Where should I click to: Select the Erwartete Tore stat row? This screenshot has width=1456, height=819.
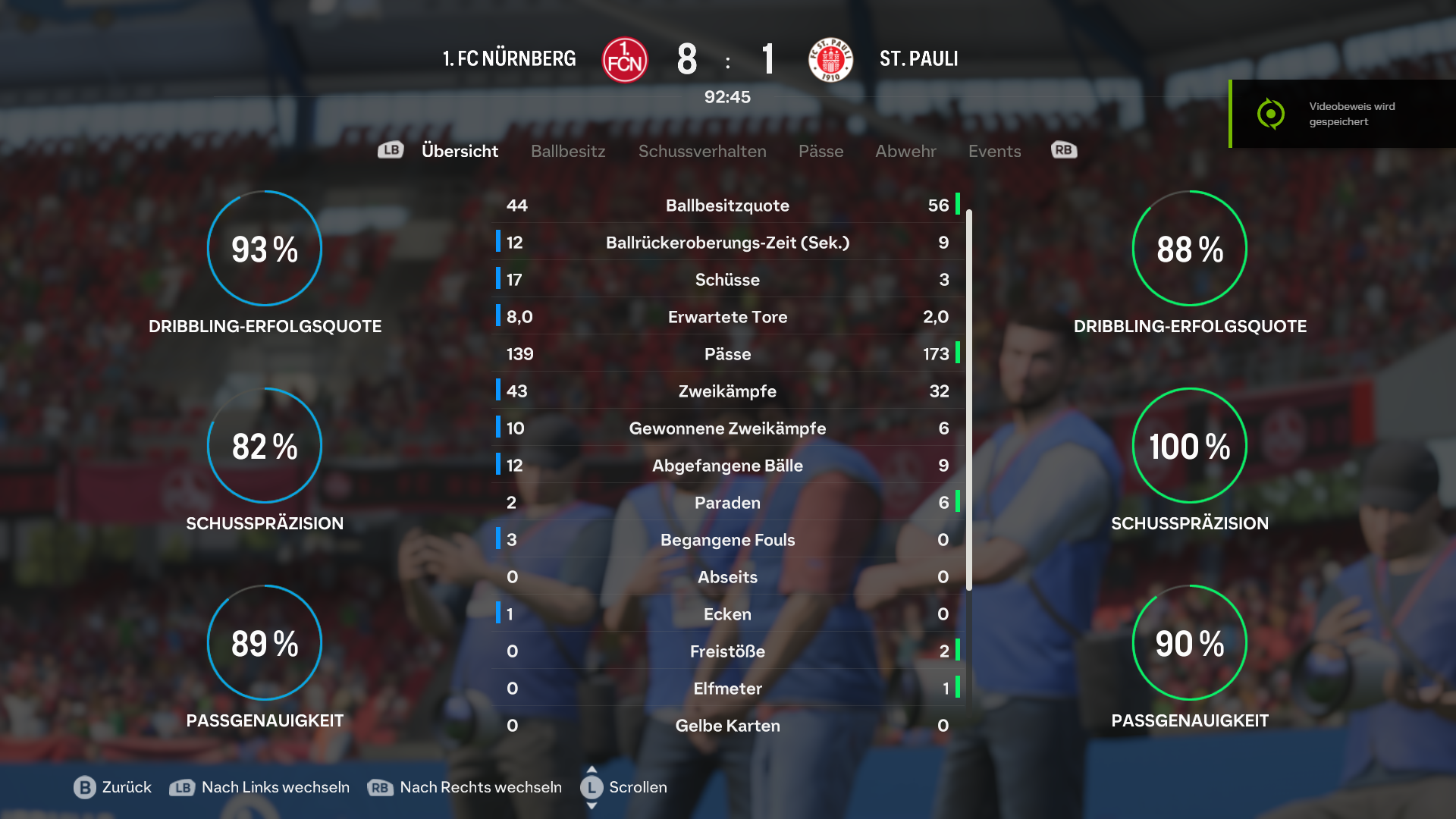727,317
